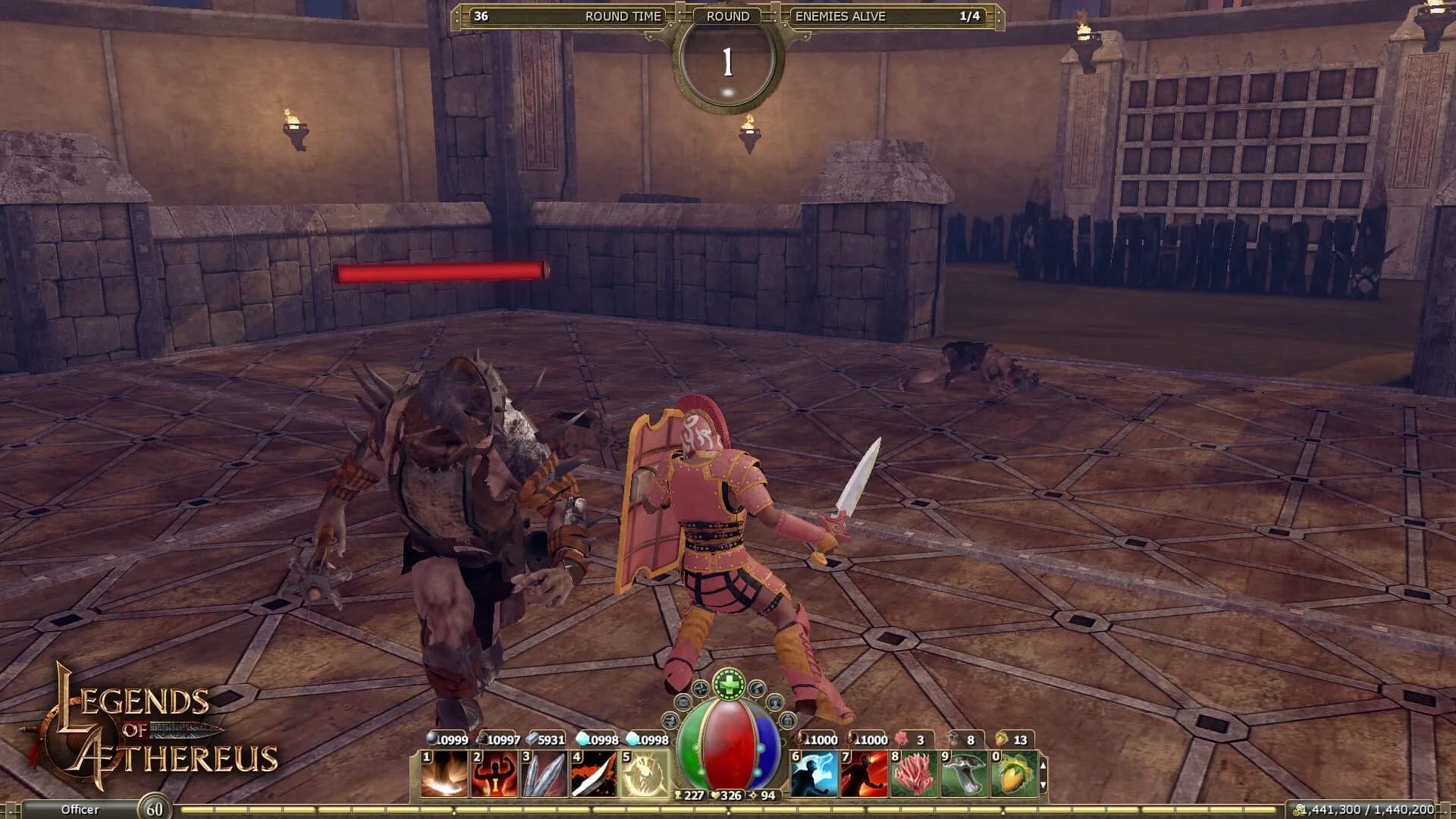Toggle the inventory icon left of the orb
The height and width of the screenshot is (819, 1456).
[x=682, y=702]
